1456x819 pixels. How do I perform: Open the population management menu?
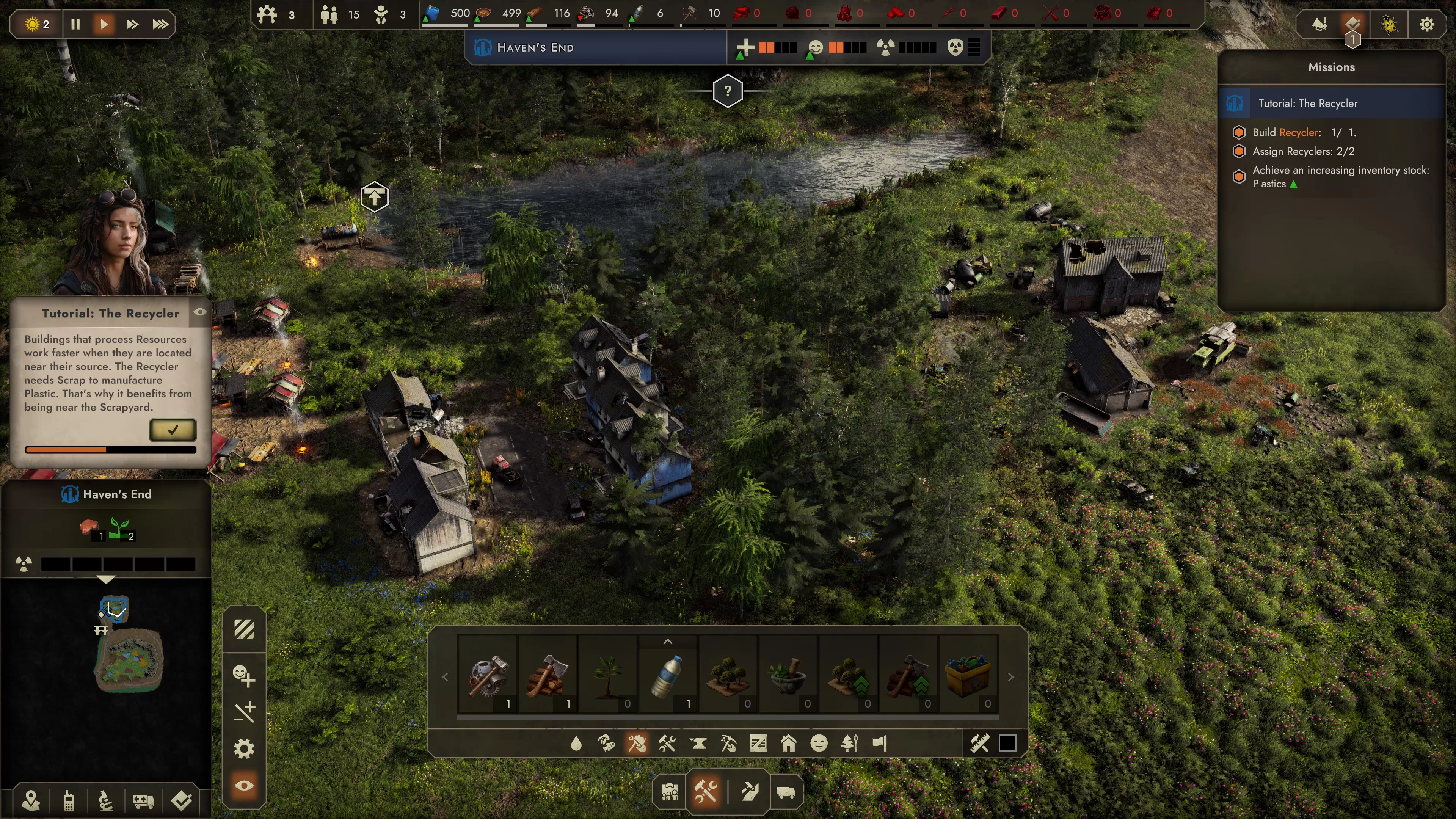670,792
